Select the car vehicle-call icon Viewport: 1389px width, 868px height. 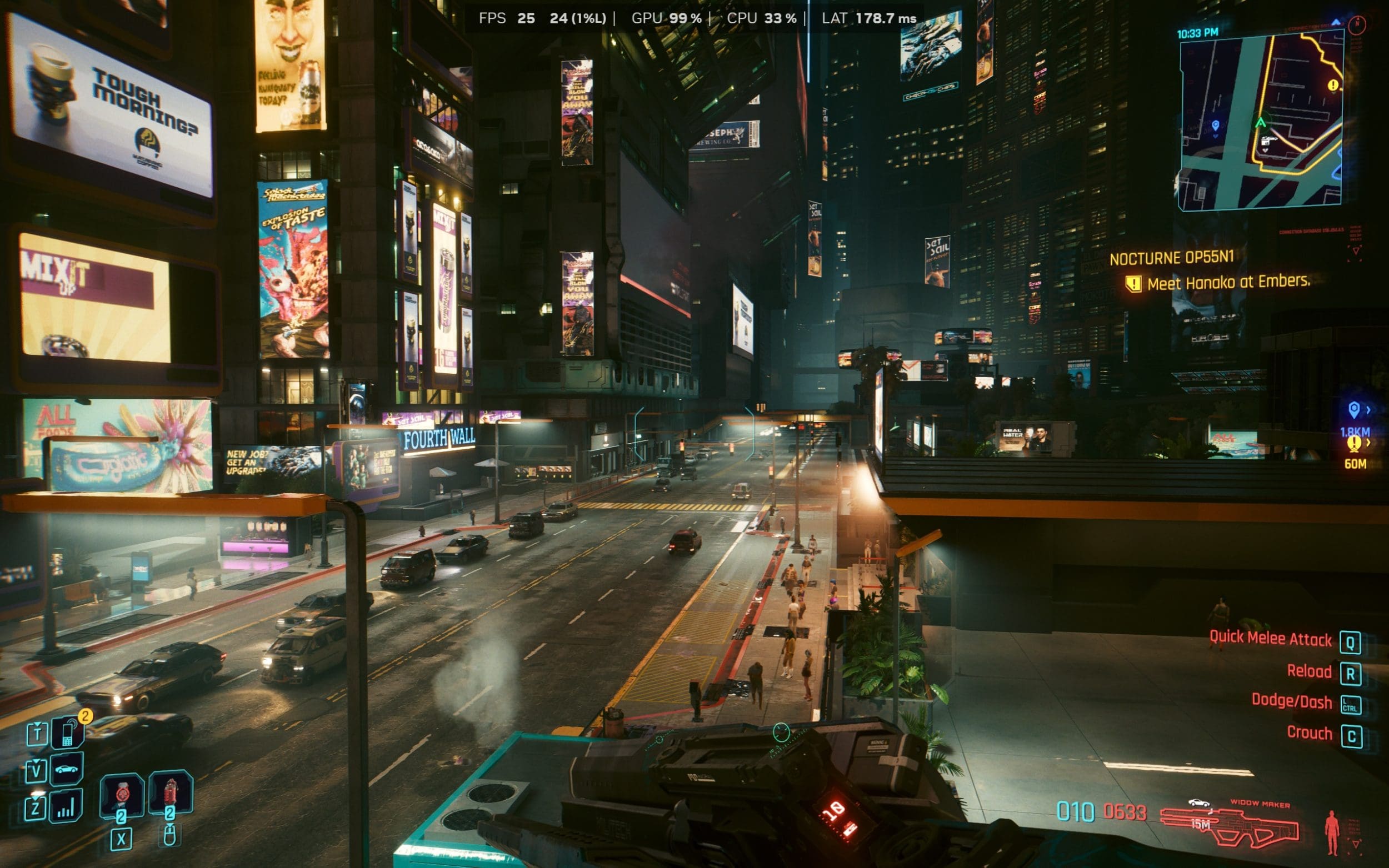pos(67,769)
